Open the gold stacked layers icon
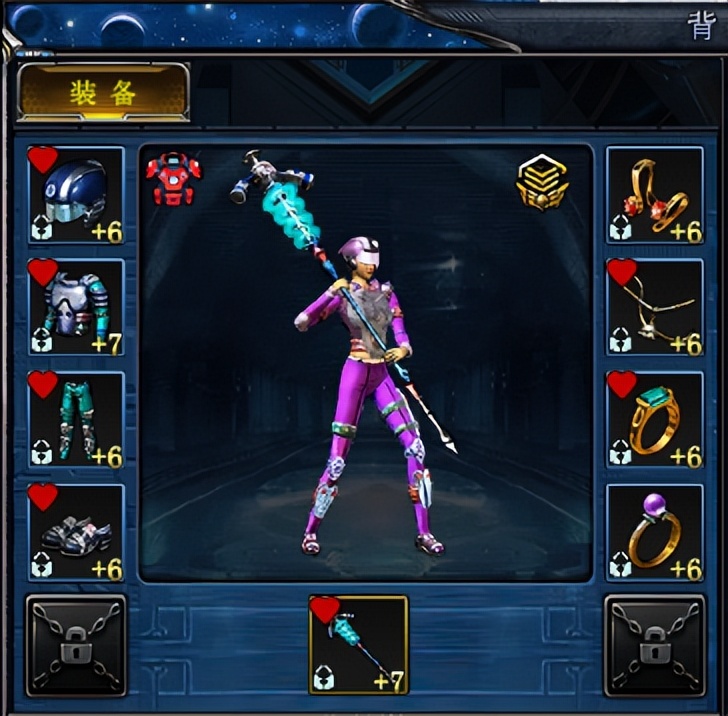 543,183
